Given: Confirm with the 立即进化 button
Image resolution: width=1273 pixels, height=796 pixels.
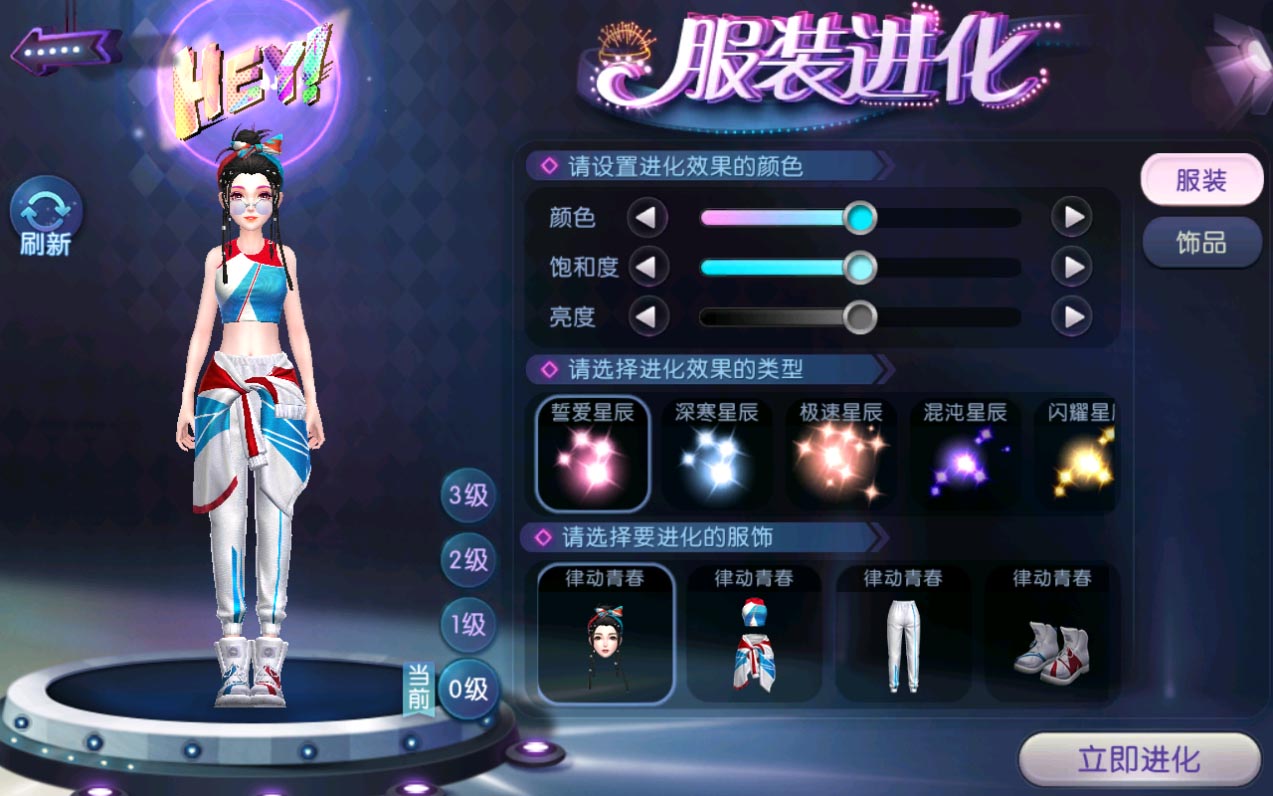Looking at the screenshot, I should (1139, 760).
